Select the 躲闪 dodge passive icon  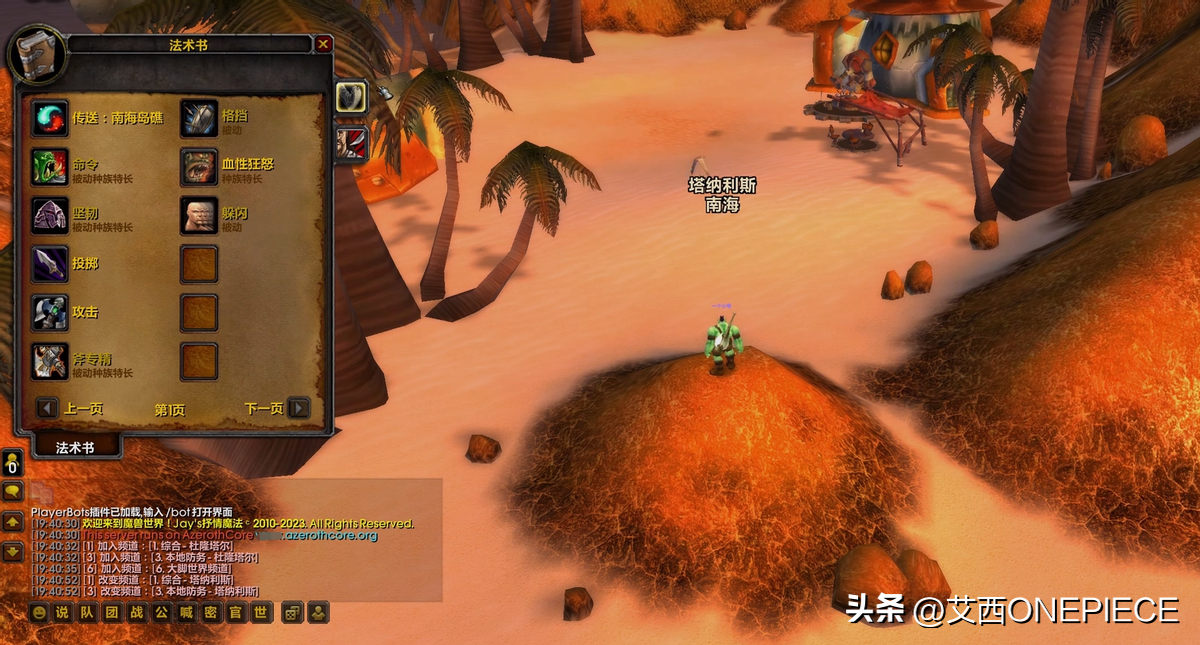click(199, 216)
